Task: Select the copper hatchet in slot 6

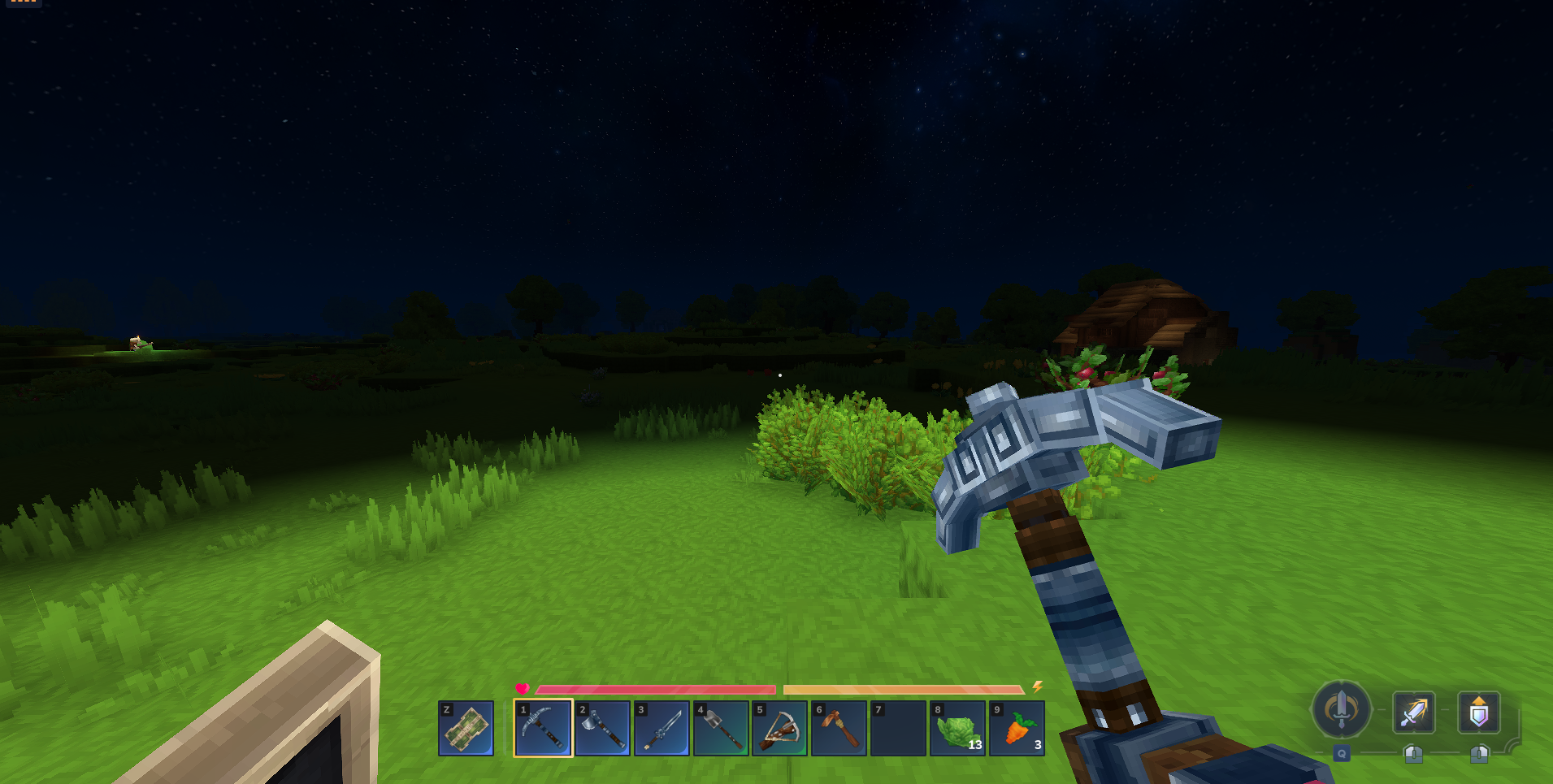Action: pos(839,728)
